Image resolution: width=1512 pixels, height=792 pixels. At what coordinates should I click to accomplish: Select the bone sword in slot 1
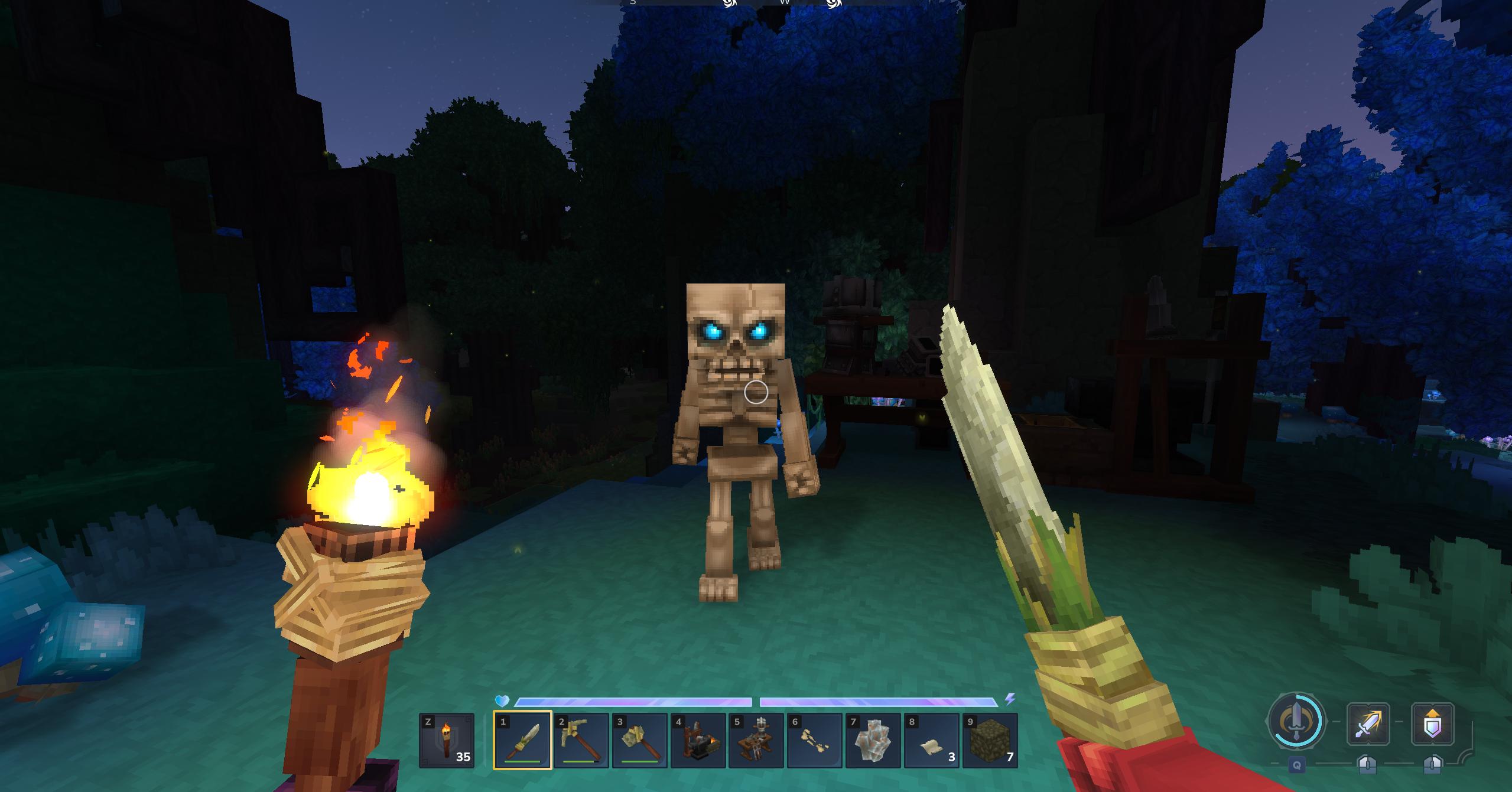pyautogui.click(x=522, y=741)
